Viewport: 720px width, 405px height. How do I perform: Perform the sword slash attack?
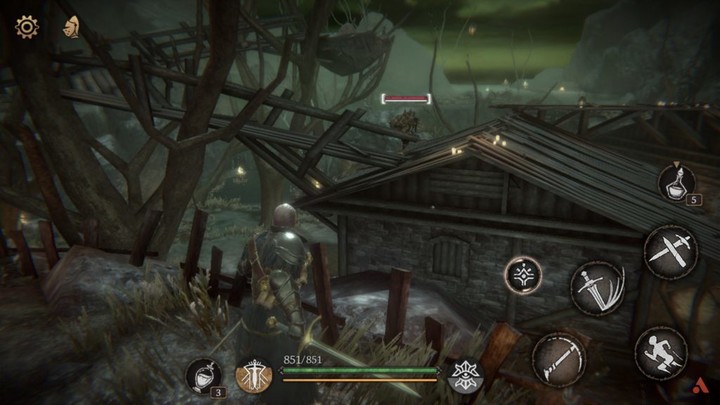(597, 290)
